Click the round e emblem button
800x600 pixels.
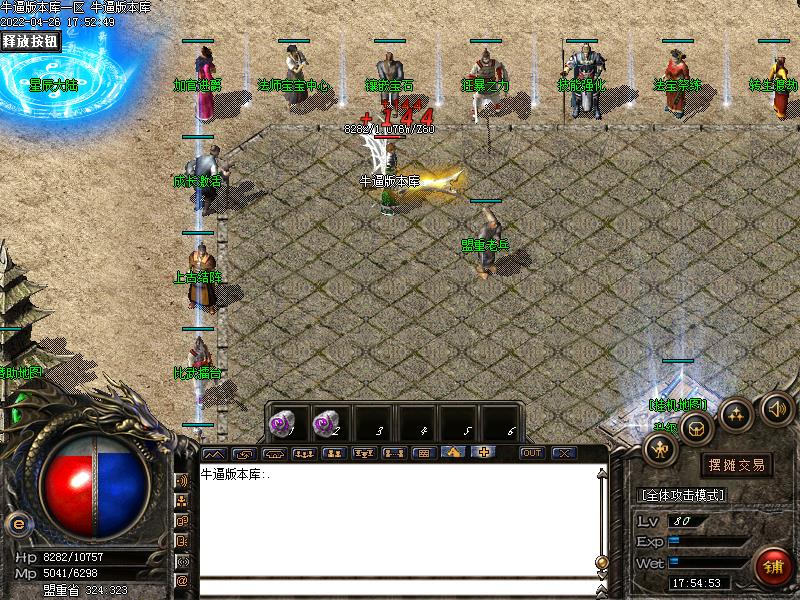(x=16, y=523)
